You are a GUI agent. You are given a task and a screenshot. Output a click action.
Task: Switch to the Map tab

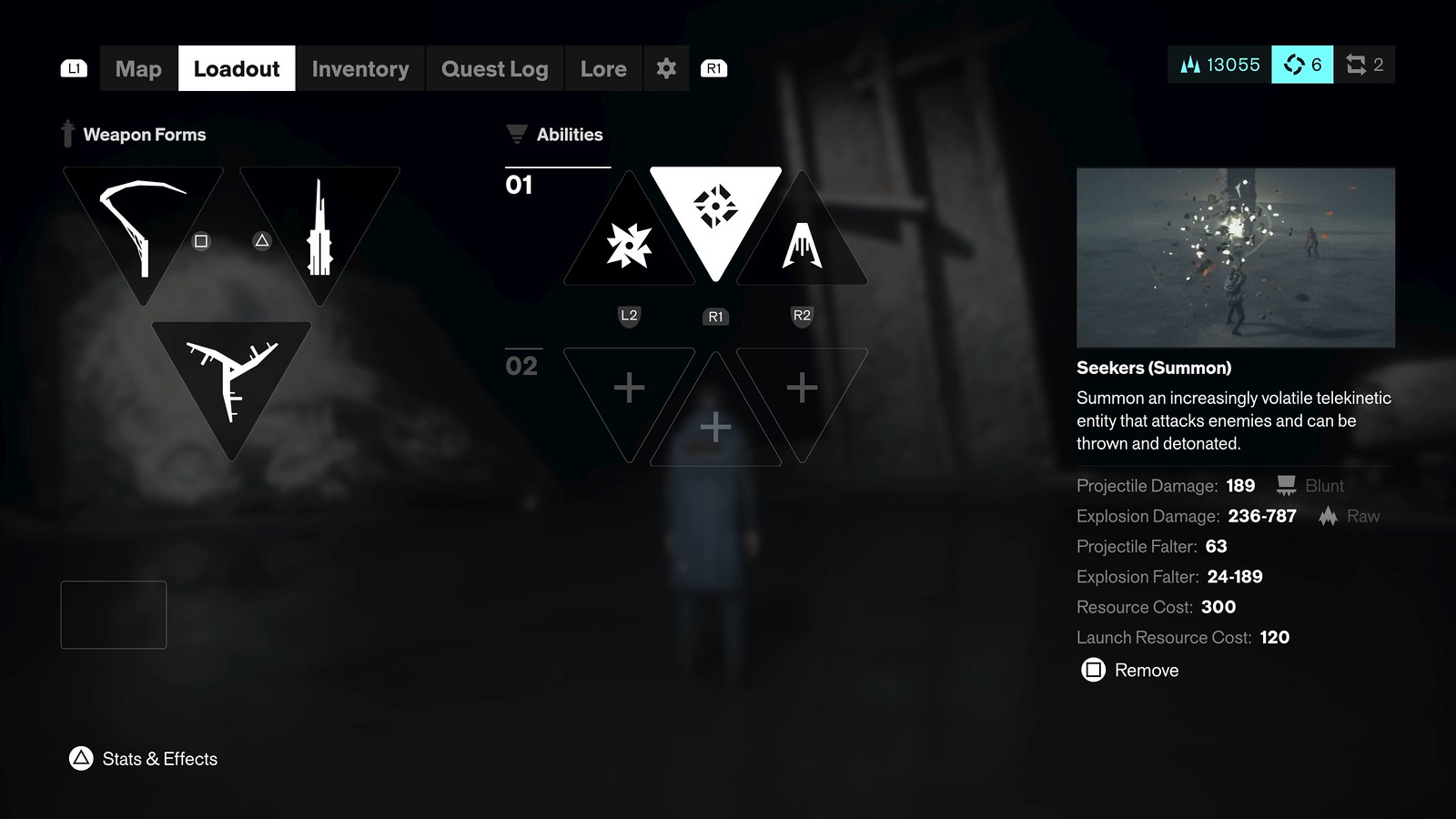136,68
